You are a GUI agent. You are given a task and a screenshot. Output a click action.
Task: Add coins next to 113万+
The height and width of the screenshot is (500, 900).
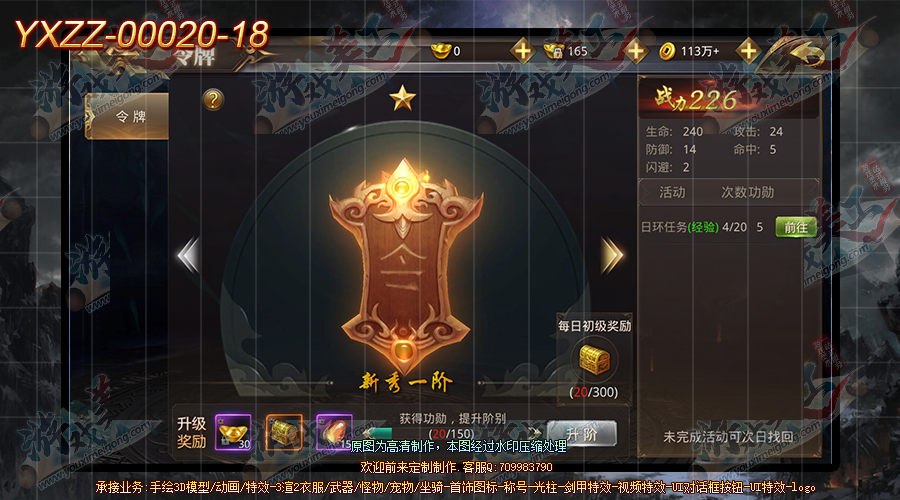click(x=747, y=50)
